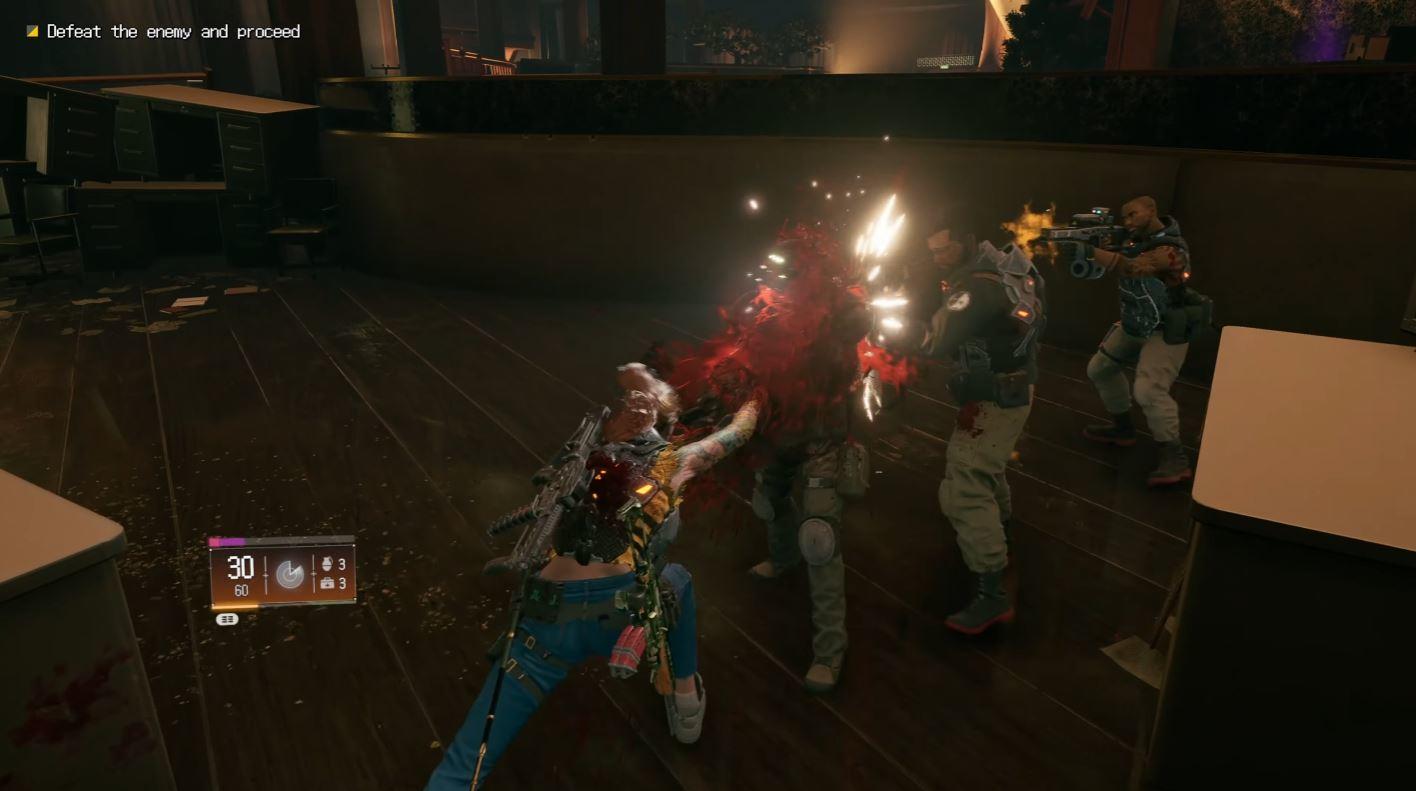Open the weapon info section of the HUD

[240, 575]
